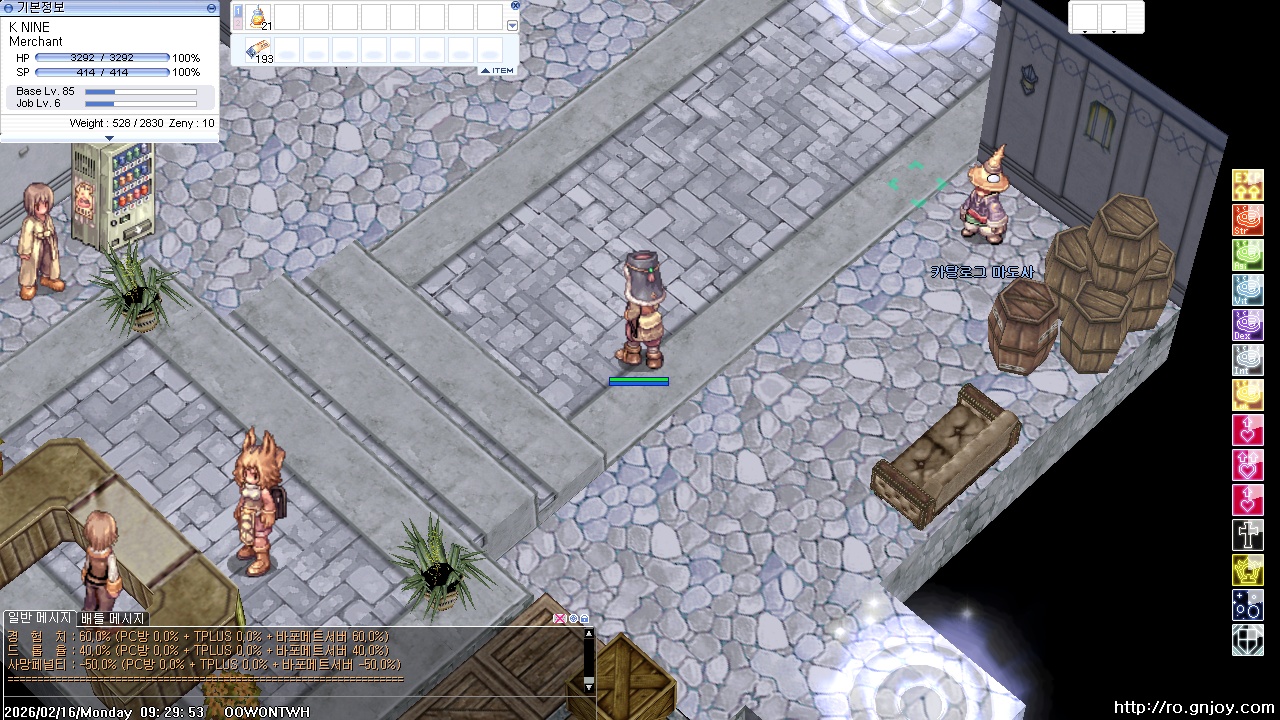This screenshot has height=720, width=1280.
Task: Click the pink X chat window icon
Action: point(560,618)
